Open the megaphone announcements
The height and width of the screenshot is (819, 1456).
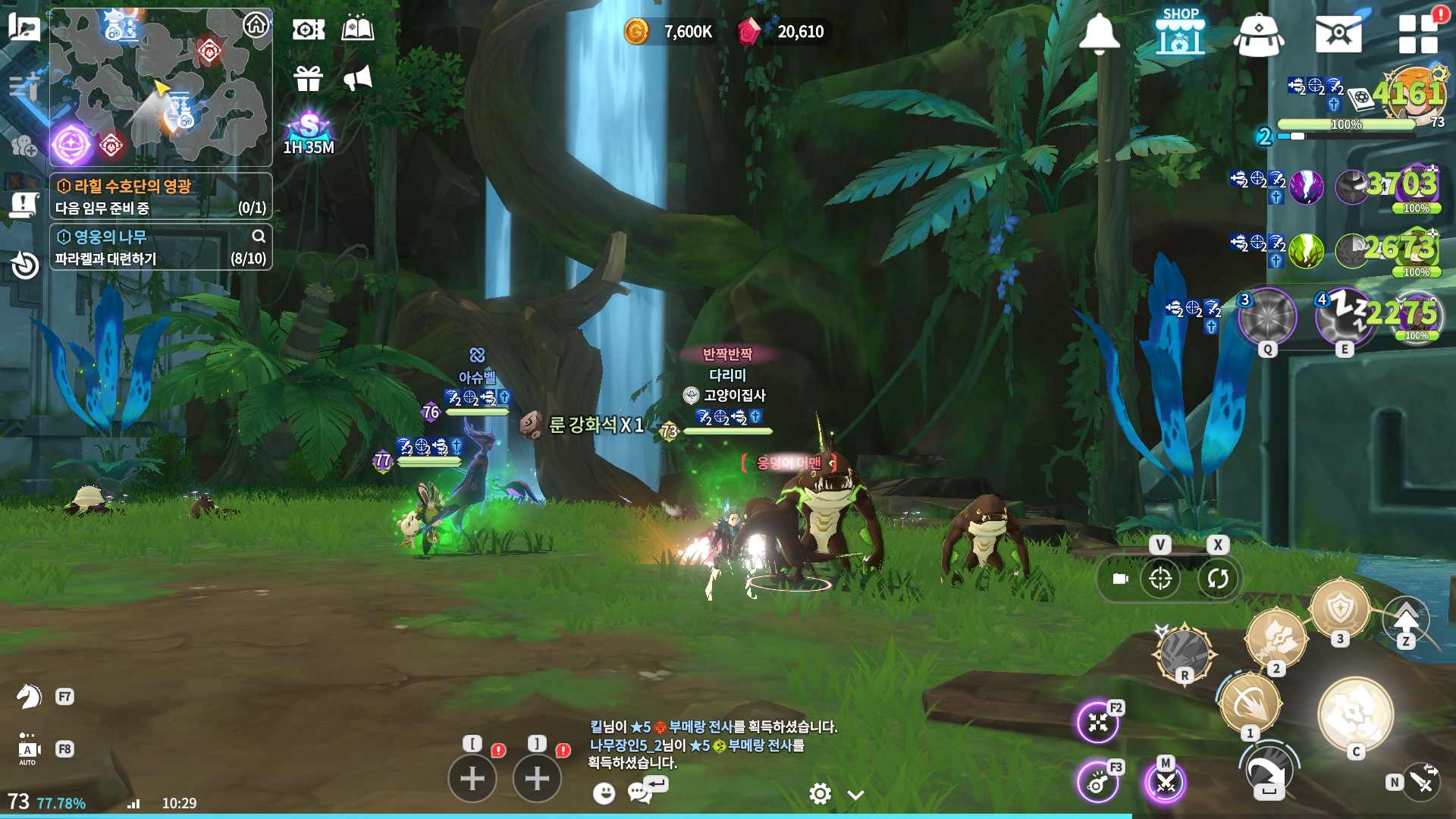pyautogui.click(x=358, y=77)
